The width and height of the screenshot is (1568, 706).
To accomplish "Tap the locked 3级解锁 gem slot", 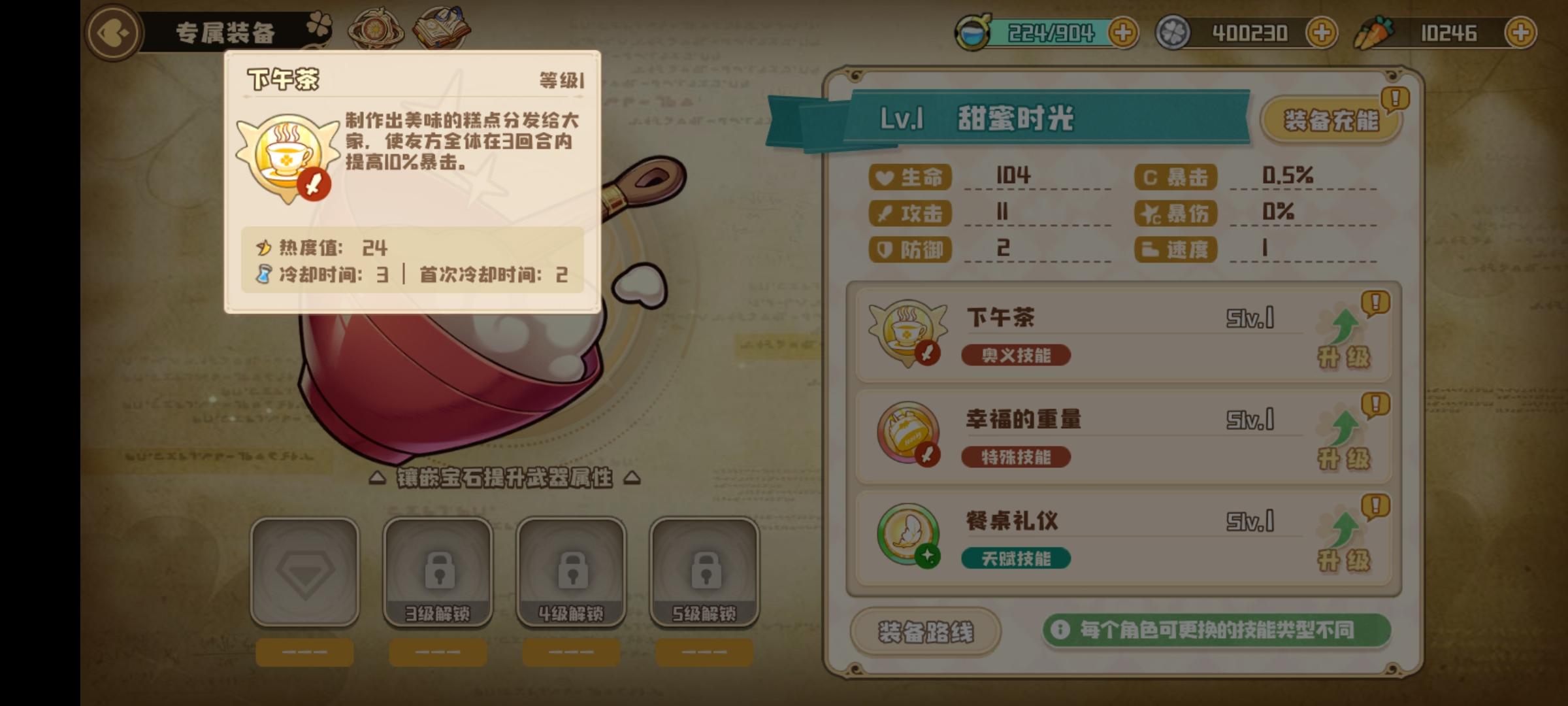I will 439,570.
